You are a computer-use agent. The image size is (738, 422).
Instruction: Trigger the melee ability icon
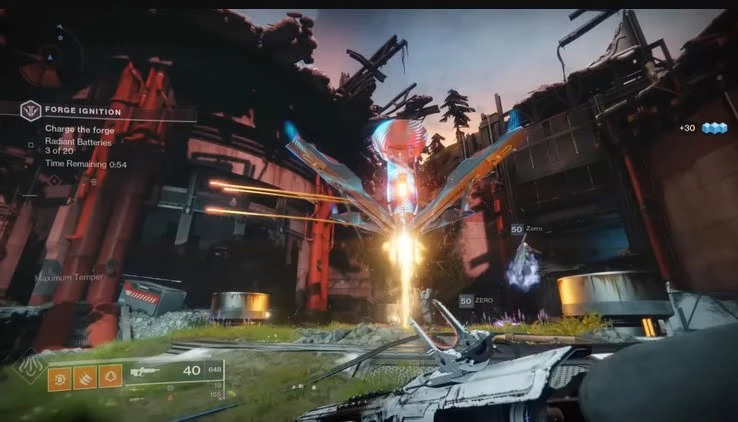pos(86,376)
